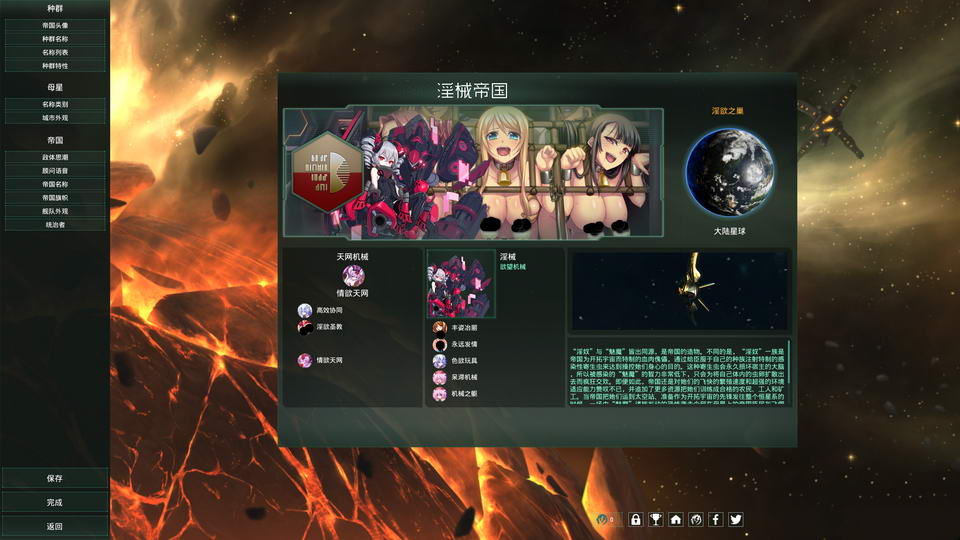This screenshot has height=540, width=960.
Task: Click the 保存 save button
Action: coord(55,478)
